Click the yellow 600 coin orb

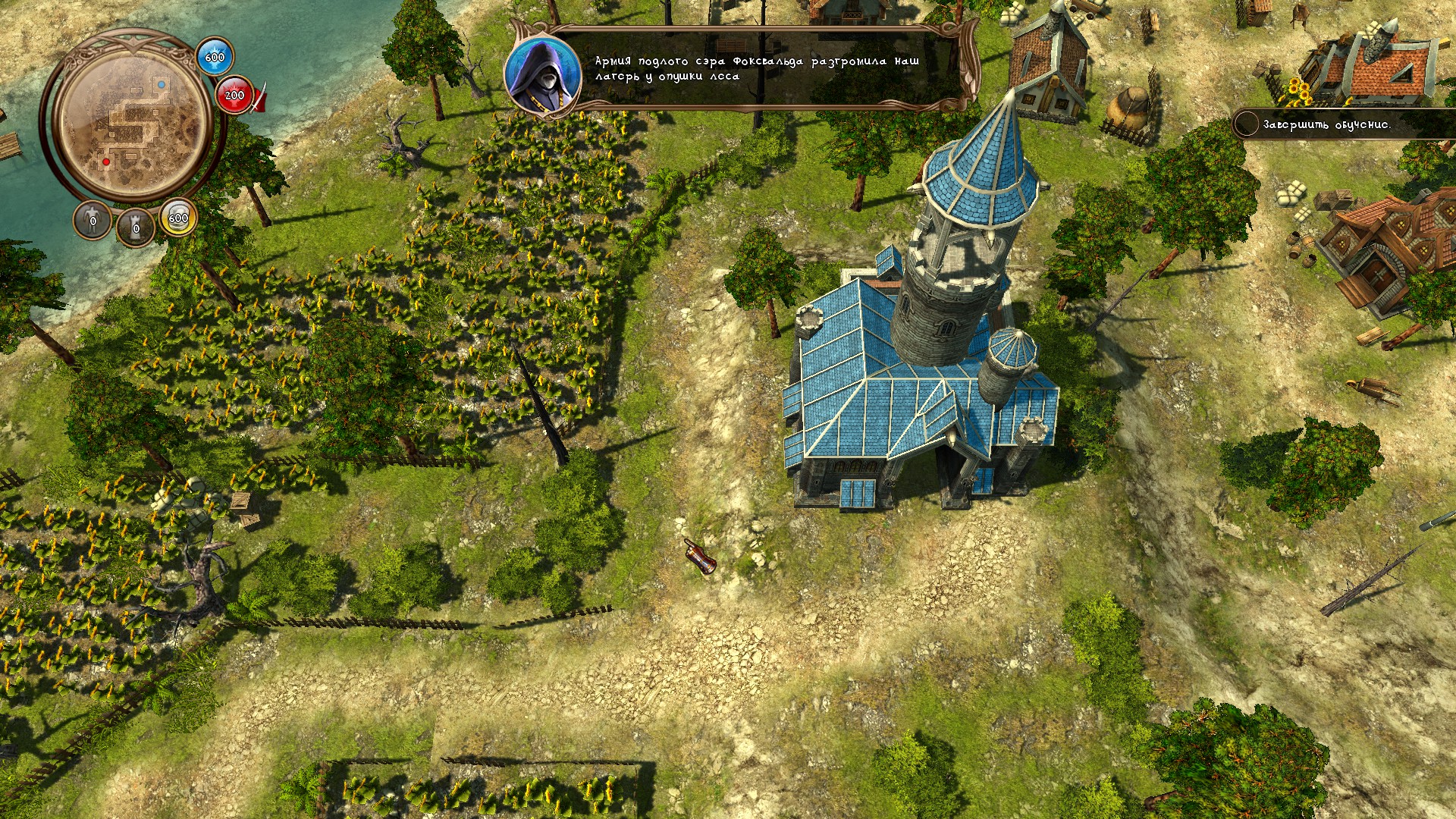[x=177, y=218]
